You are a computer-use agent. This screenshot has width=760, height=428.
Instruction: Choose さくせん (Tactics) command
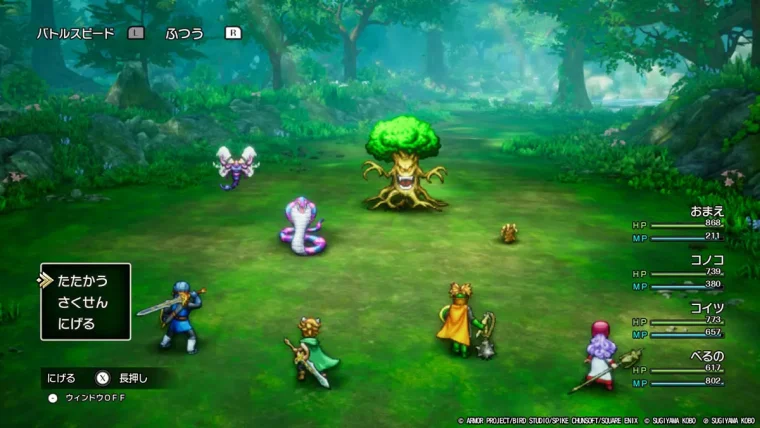click(83, 302)
